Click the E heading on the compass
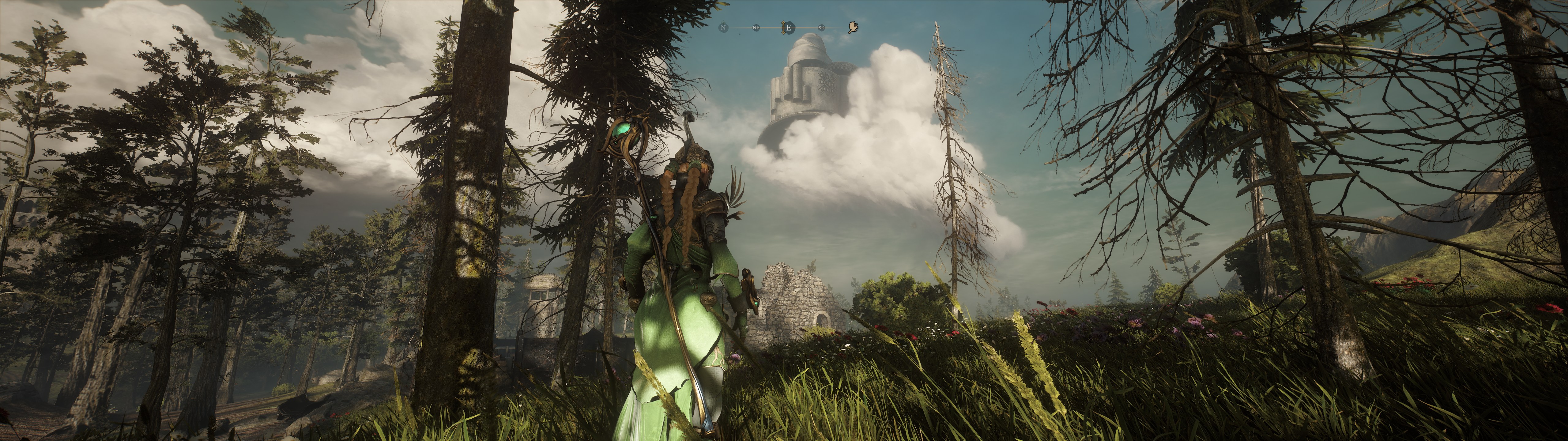 (788, 28)
